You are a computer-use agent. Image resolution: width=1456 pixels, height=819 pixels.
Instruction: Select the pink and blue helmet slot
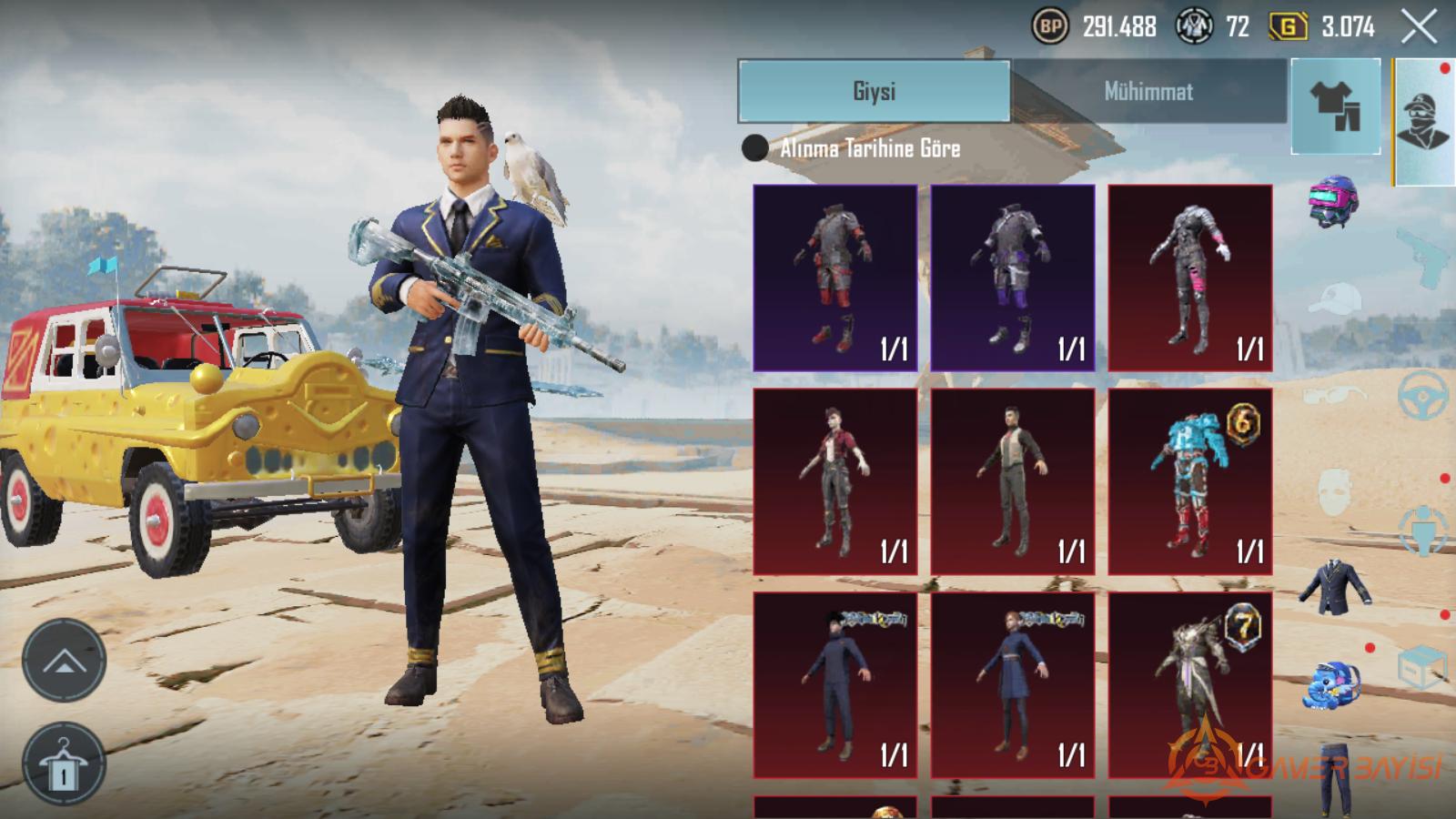1333,200
